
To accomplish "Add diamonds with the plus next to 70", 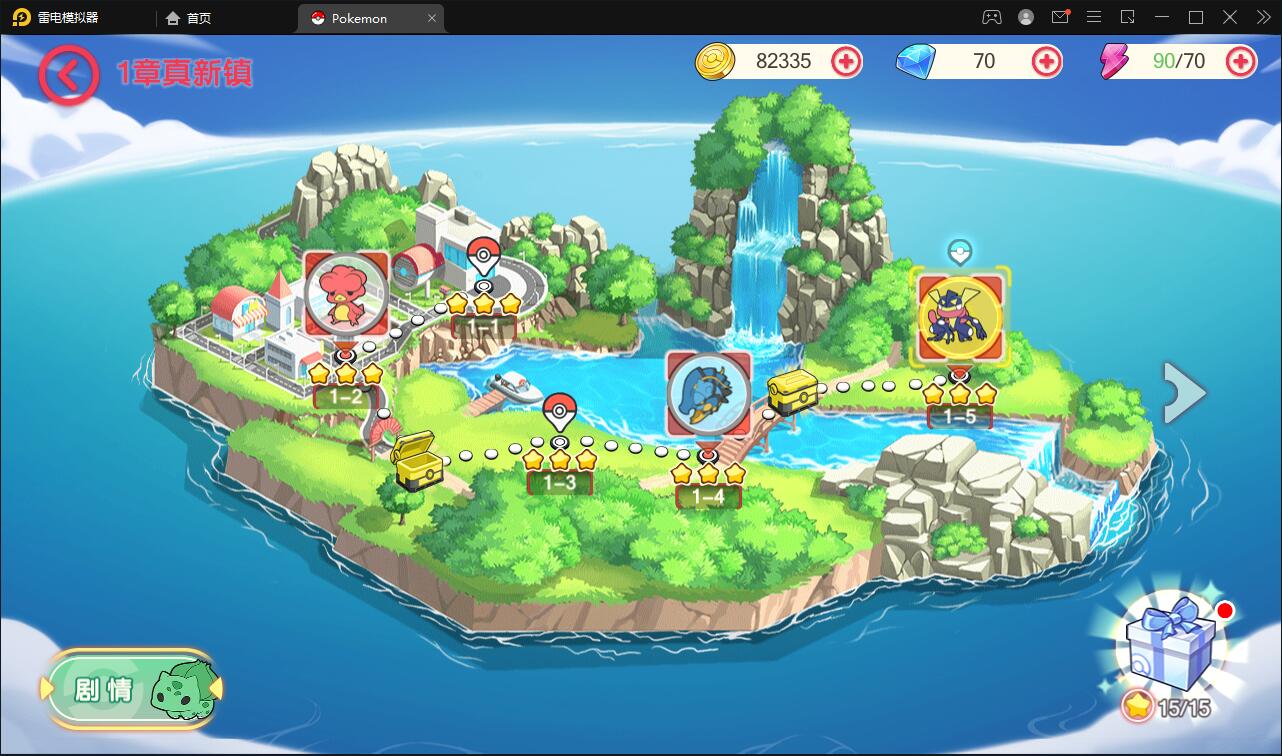I will [x=1046, y=61].
